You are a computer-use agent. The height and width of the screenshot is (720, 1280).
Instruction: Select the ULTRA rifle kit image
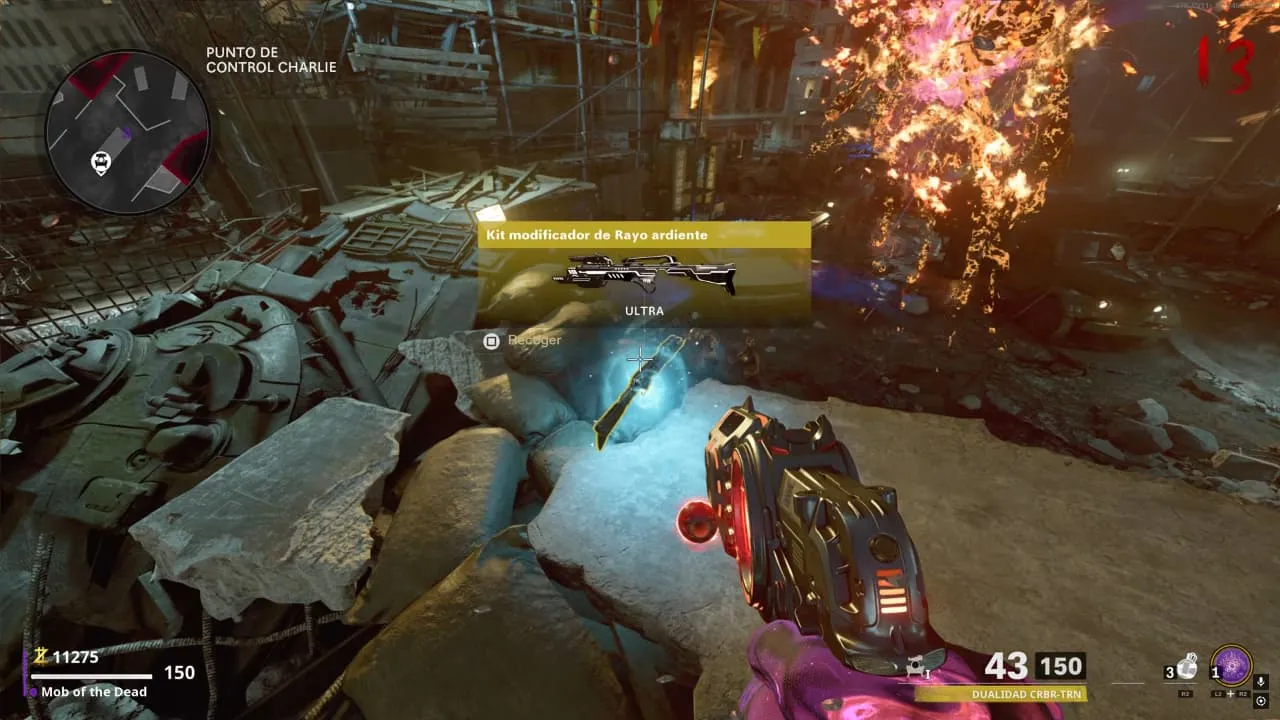click(644, 274)
